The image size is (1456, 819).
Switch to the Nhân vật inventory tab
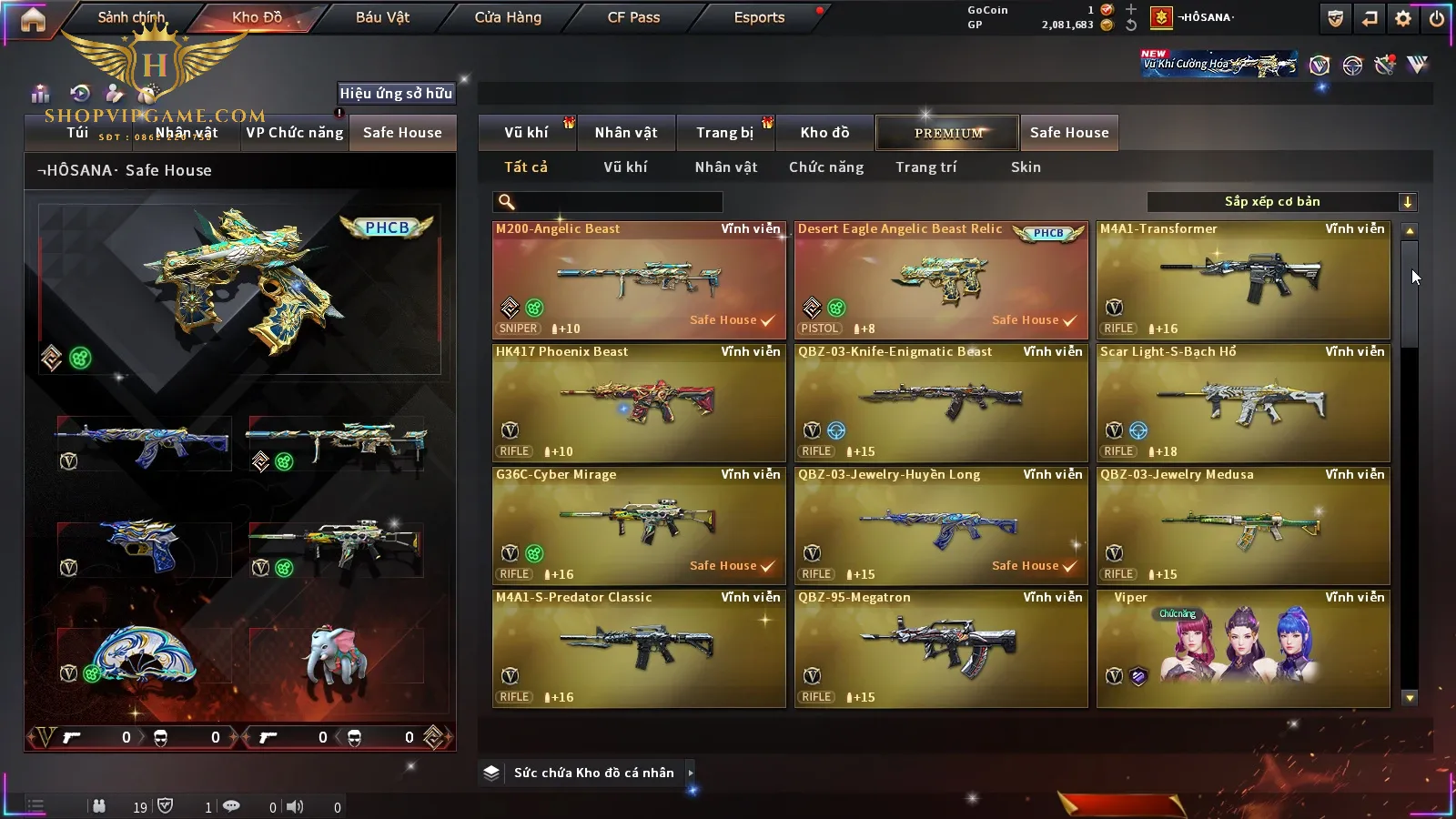[x=626, y=133]
